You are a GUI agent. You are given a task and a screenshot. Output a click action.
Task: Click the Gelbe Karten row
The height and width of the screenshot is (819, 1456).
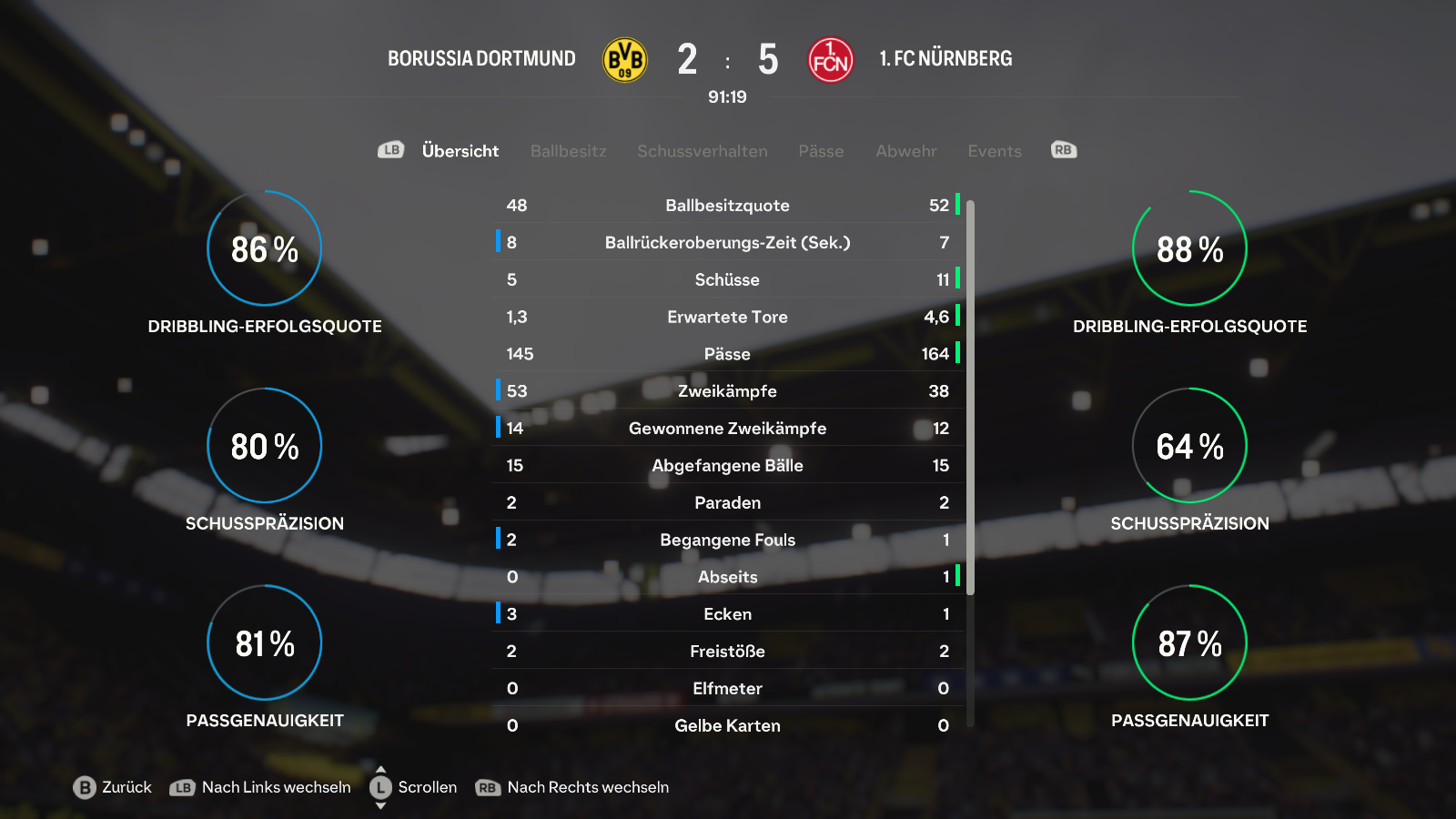point(727,725)
